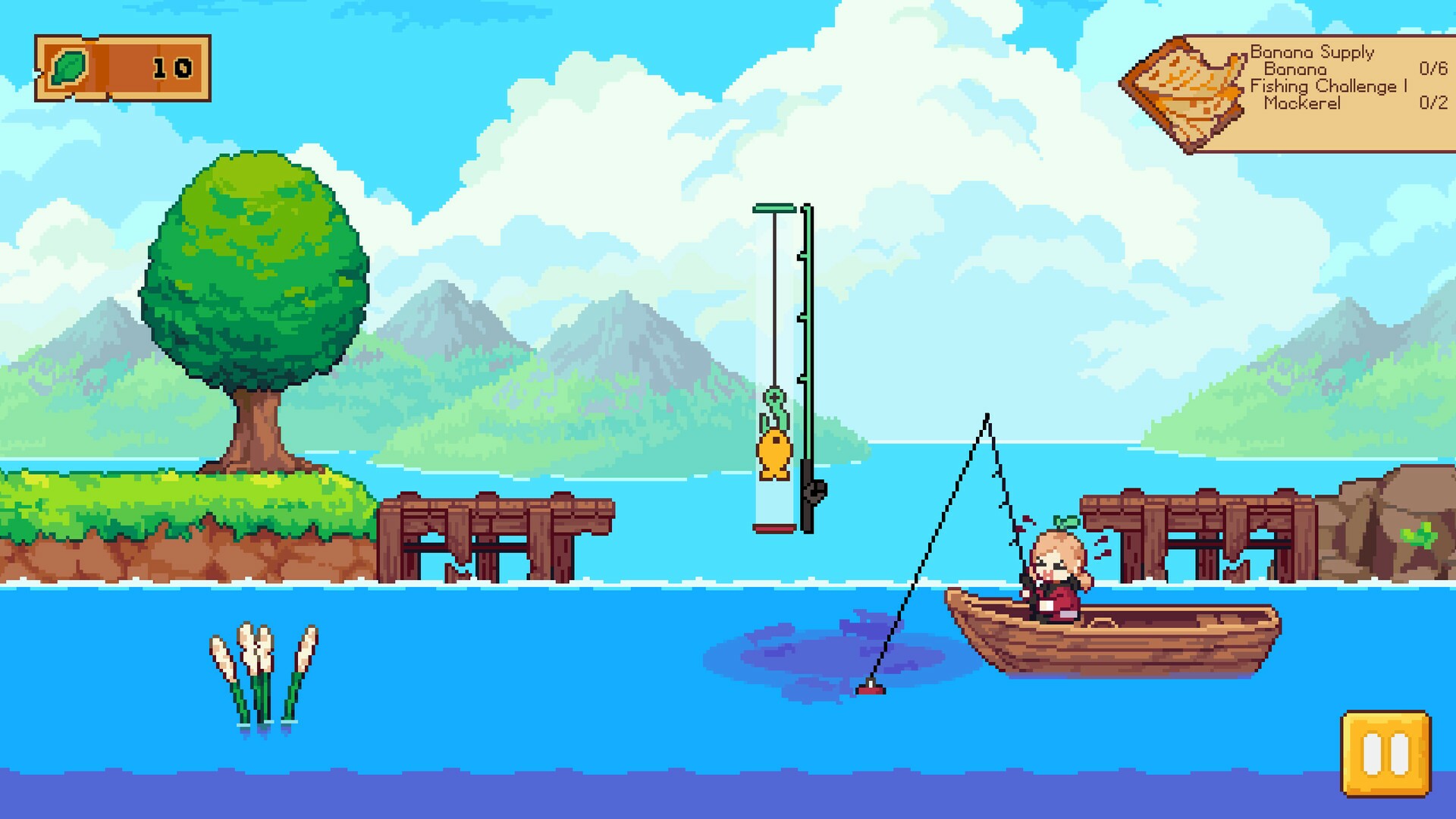This screenshot has height=819, width=1456.
Task: Select the vertical fishing rod gauge
Action: 773,364
